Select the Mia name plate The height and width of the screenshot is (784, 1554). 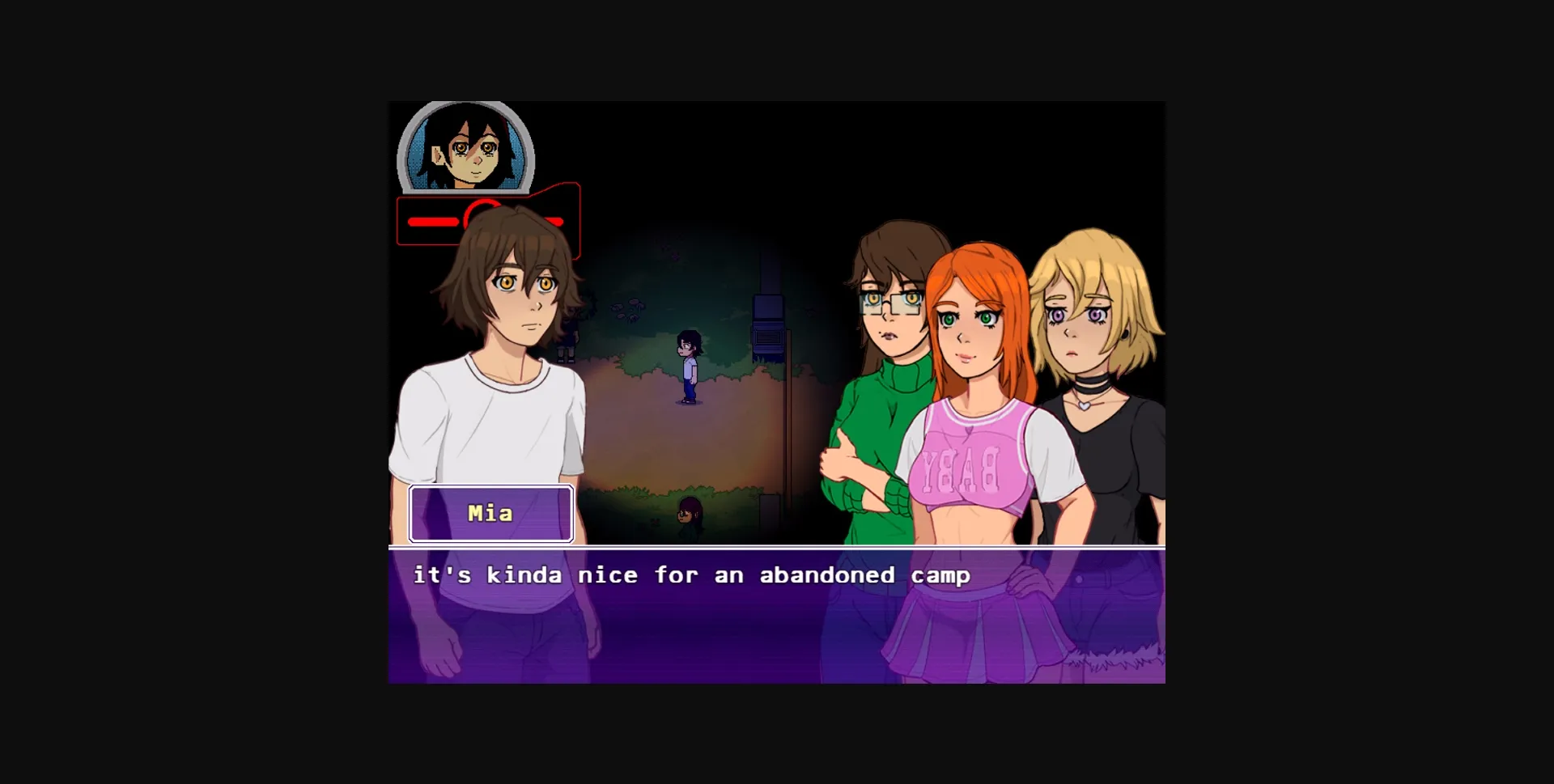[x=490, y=514]
